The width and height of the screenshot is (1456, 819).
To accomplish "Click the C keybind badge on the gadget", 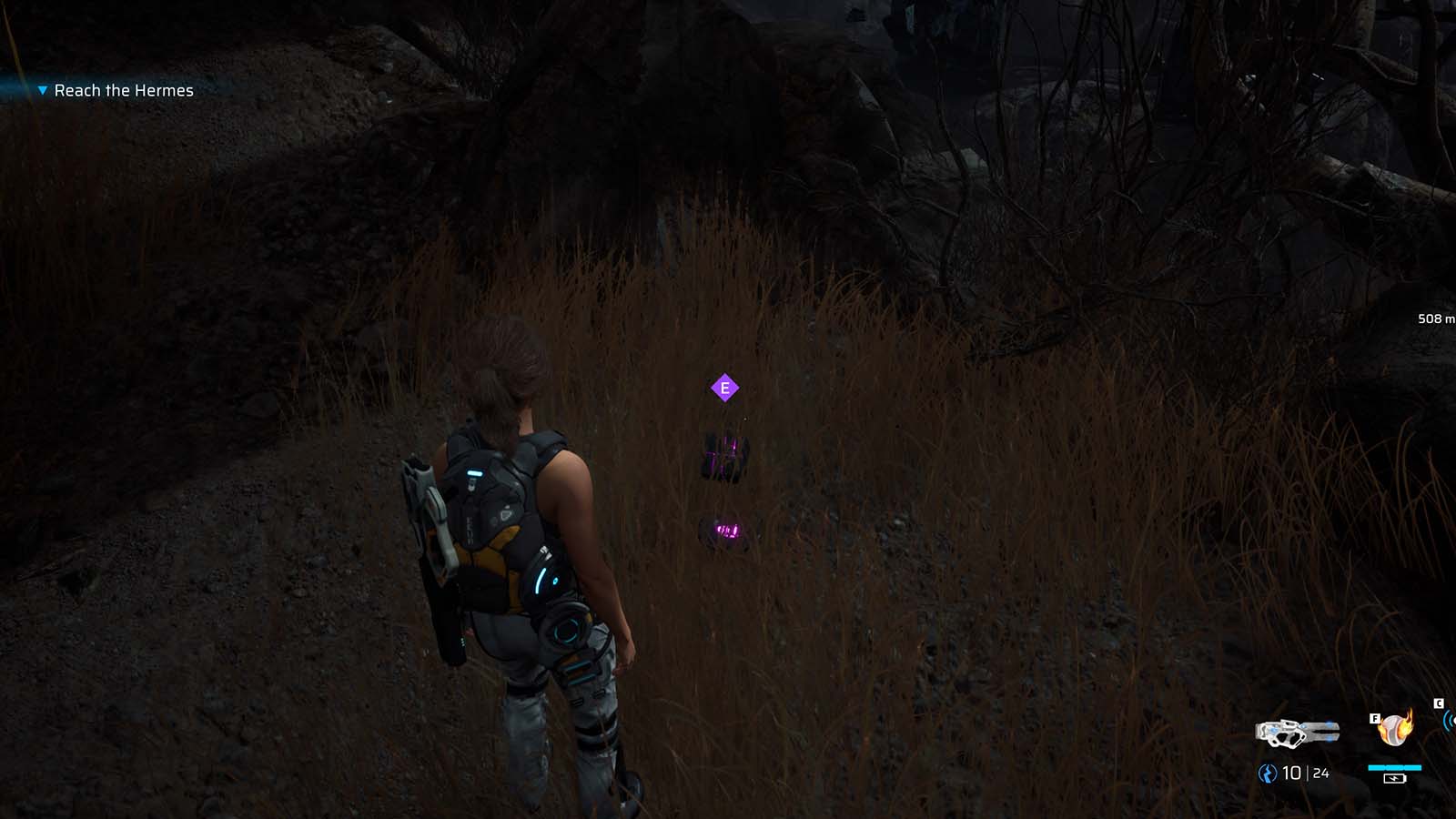I will pyautogui.click(x=1439, y=702).
